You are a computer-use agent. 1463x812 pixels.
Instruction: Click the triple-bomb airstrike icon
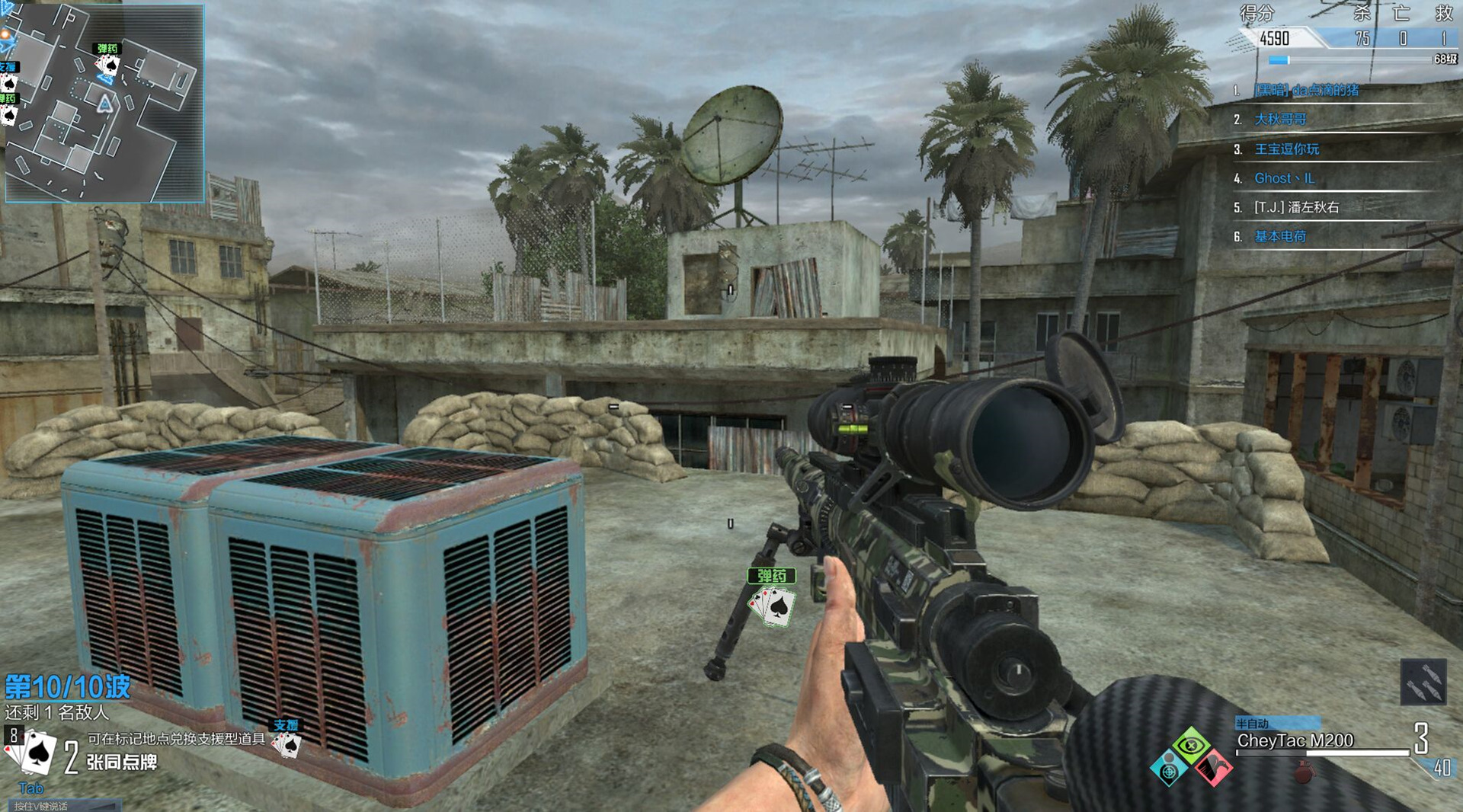pos(1423,682)
